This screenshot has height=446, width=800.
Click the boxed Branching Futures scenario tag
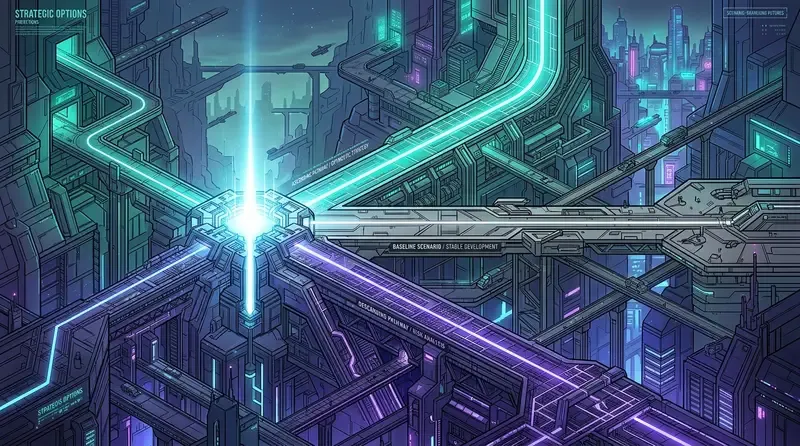click(757, 12)
